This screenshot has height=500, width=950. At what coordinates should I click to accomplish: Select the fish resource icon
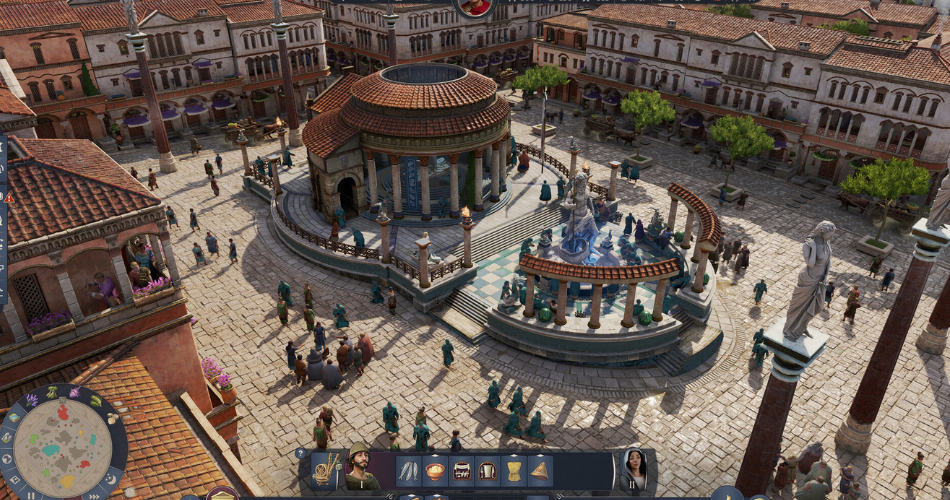tap(408, 470)
